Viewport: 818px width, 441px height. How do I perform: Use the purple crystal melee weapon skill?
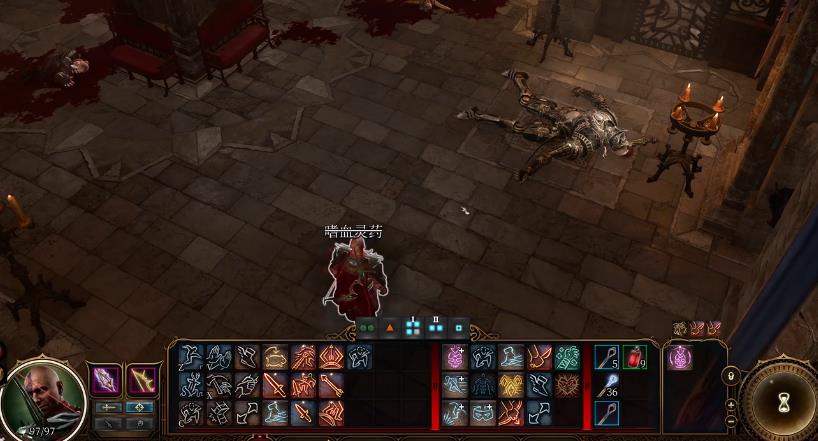pyautogui.click(x=107, y=380)
